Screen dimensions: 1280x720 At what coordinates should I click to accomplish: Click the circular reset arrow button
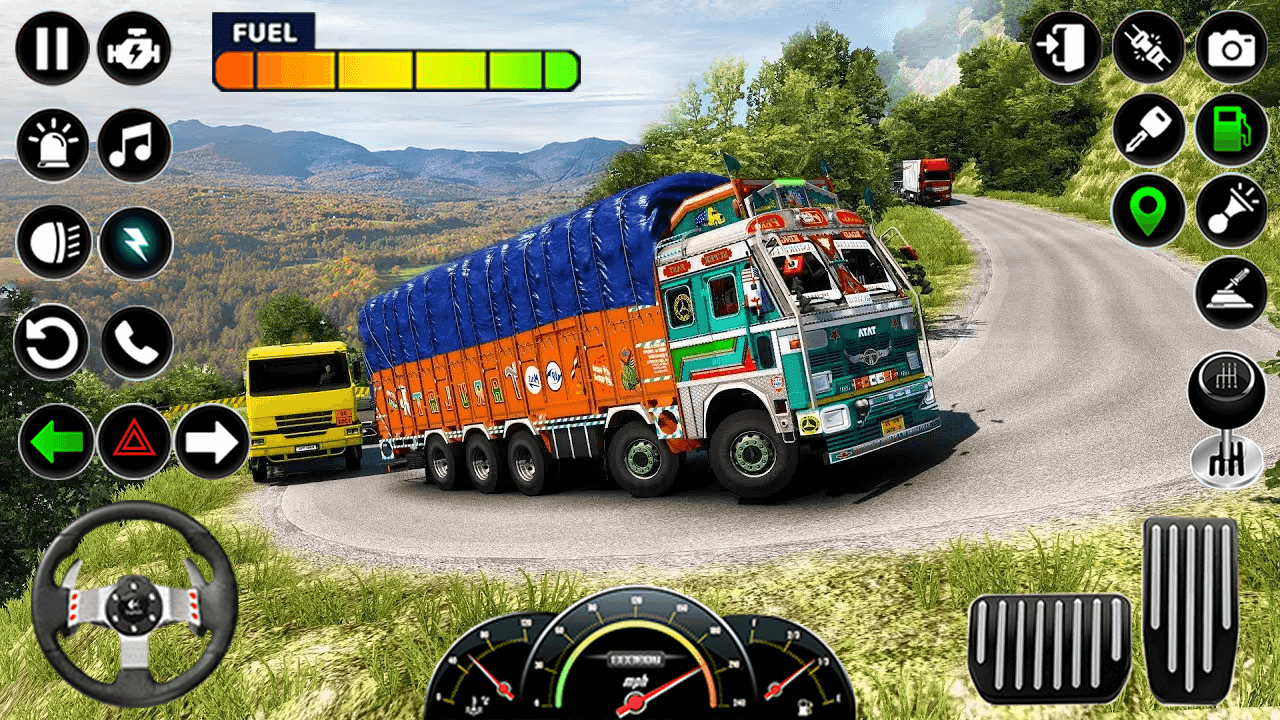pos(52,342)
